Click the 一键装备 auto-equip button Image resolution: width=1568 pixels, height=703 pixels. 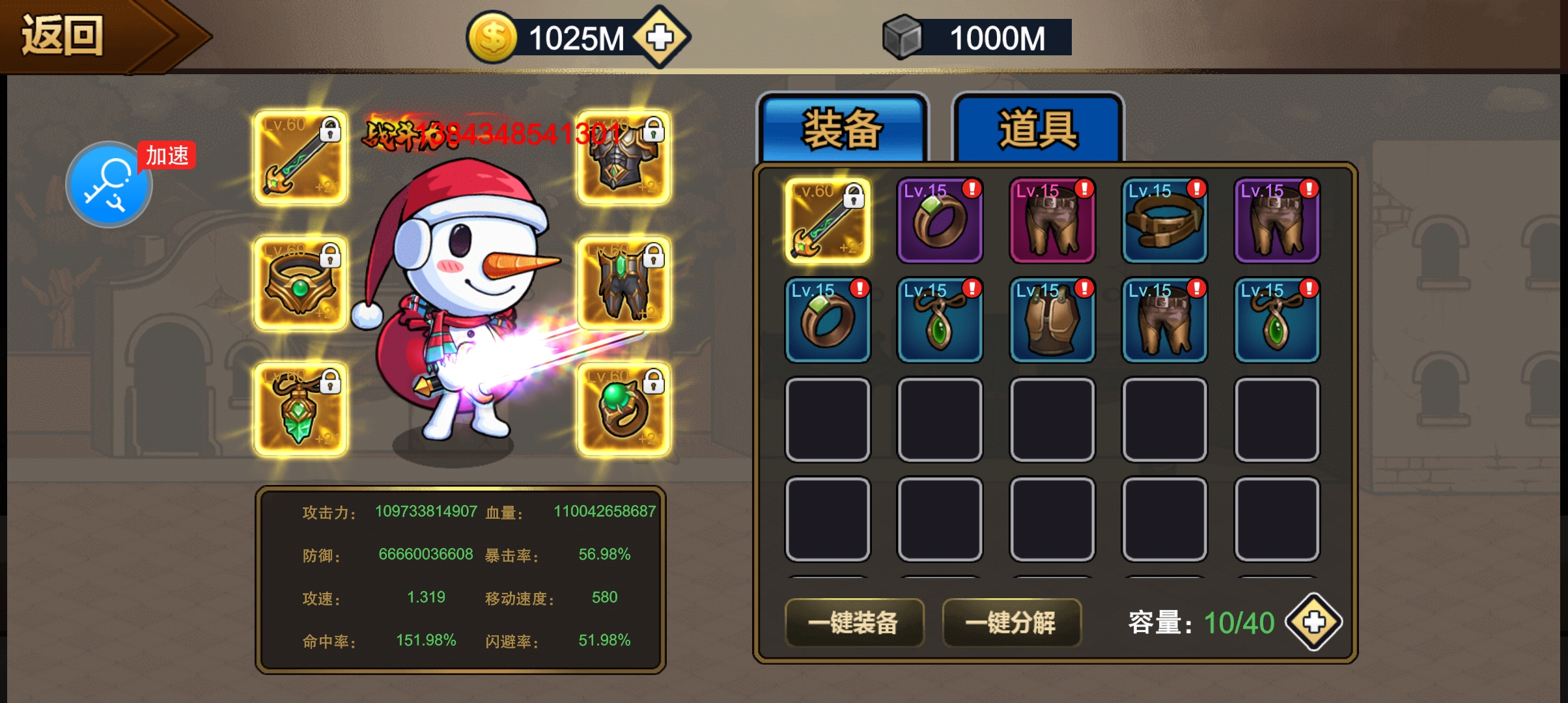point(854,622)
